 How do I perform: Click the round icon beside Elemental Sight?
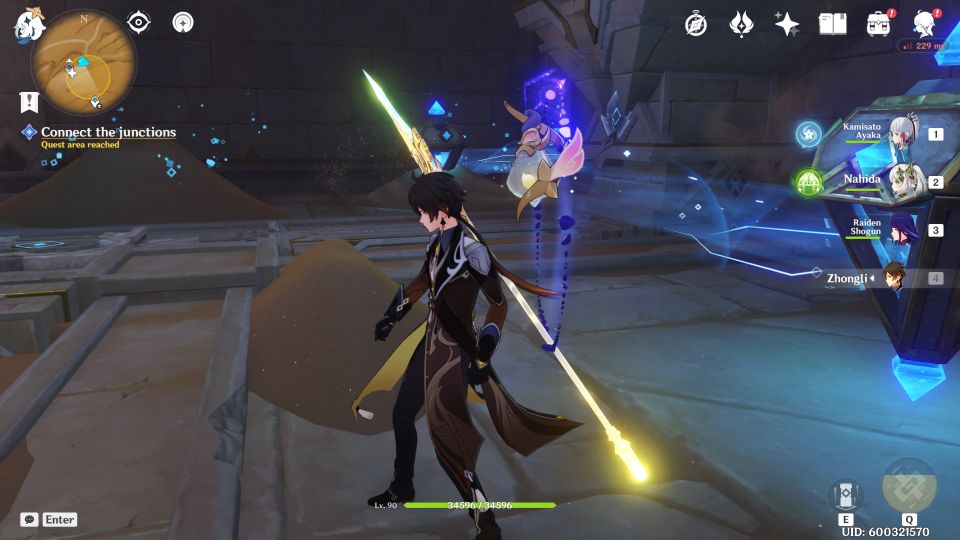coord(183,22)
